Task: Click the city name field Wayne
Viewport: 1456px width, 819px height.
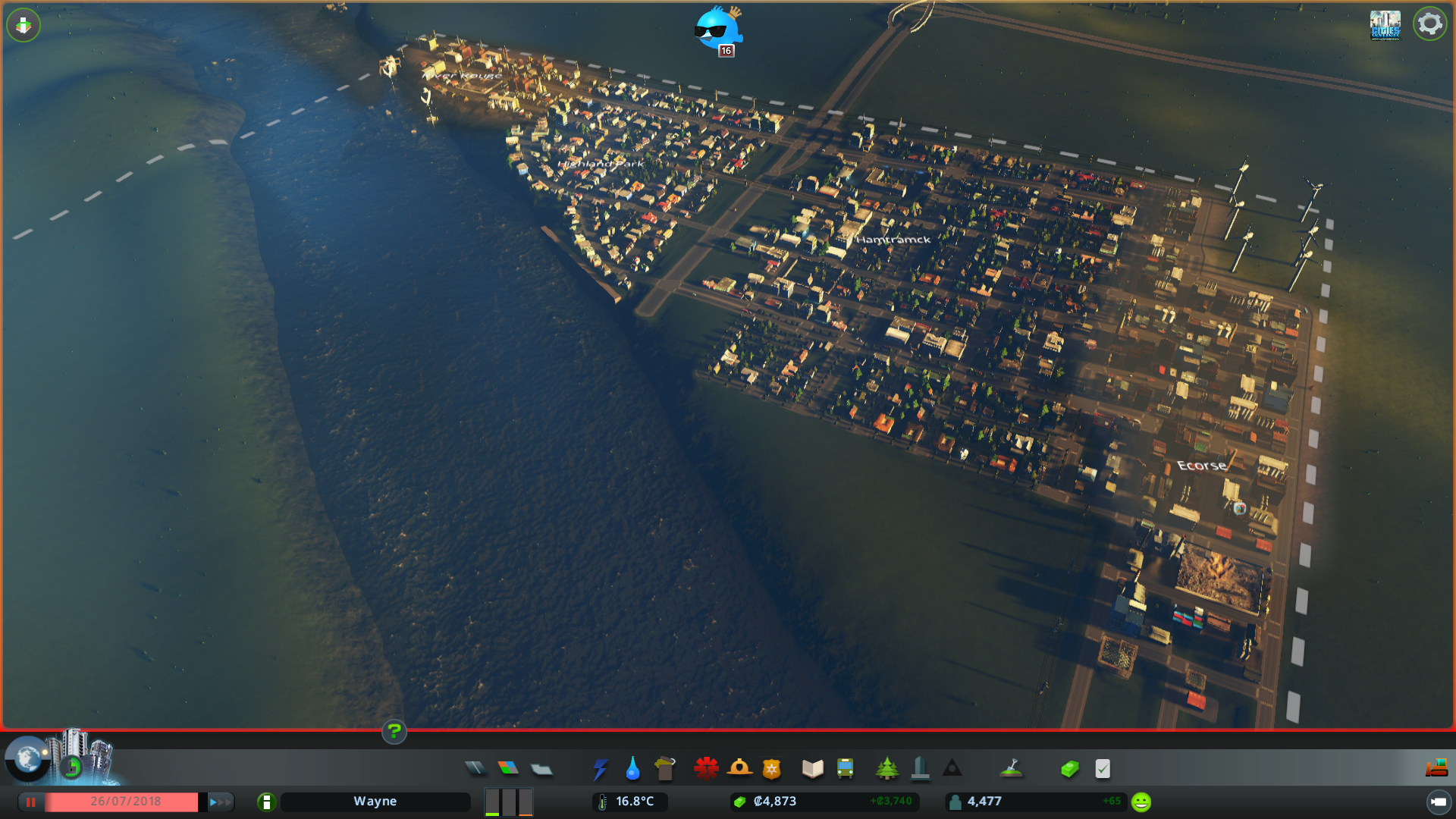Action: click(375, 801)
